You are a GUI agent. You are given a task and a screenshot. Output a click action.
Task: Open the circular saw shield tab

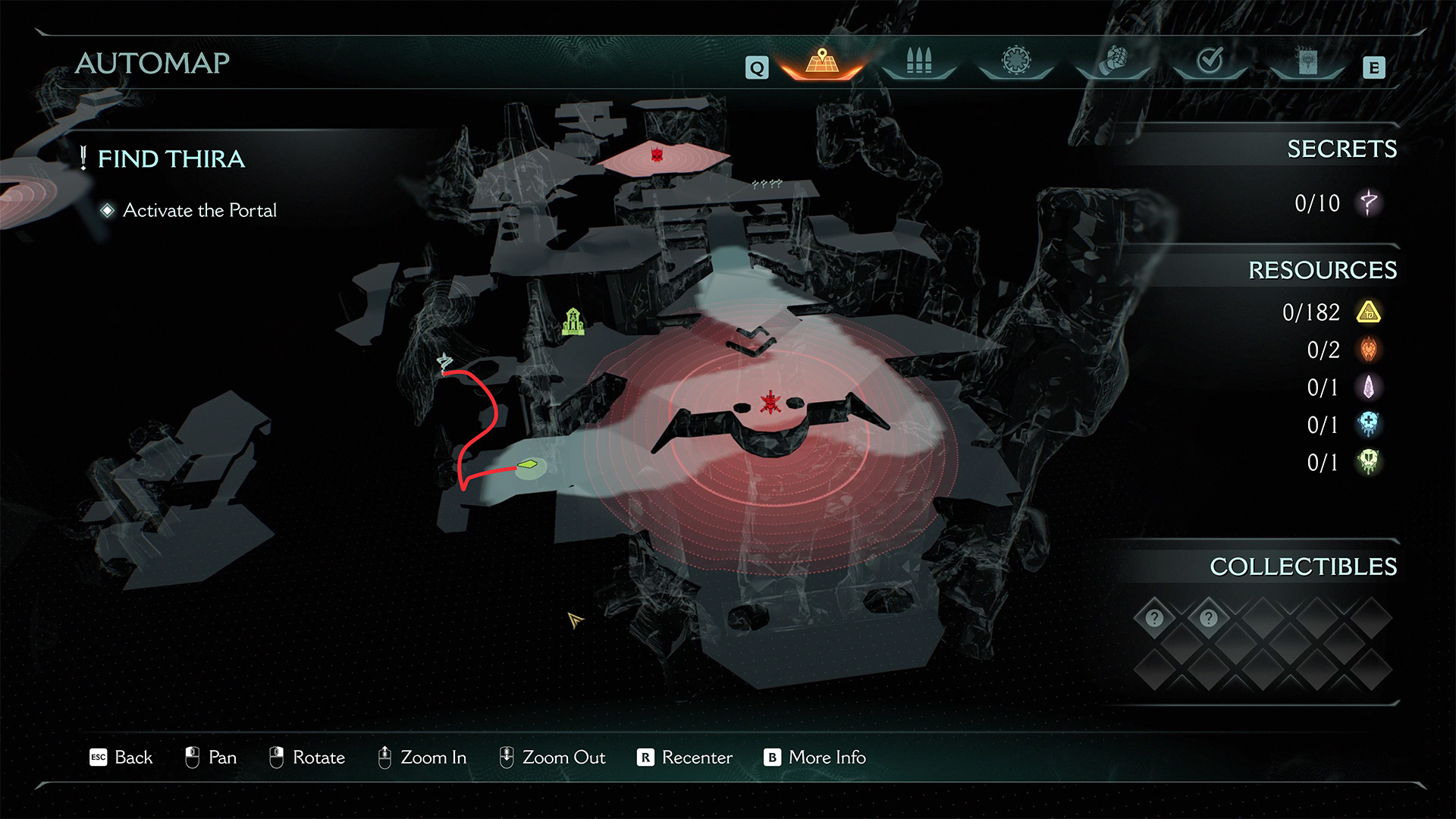(1015, 61)
